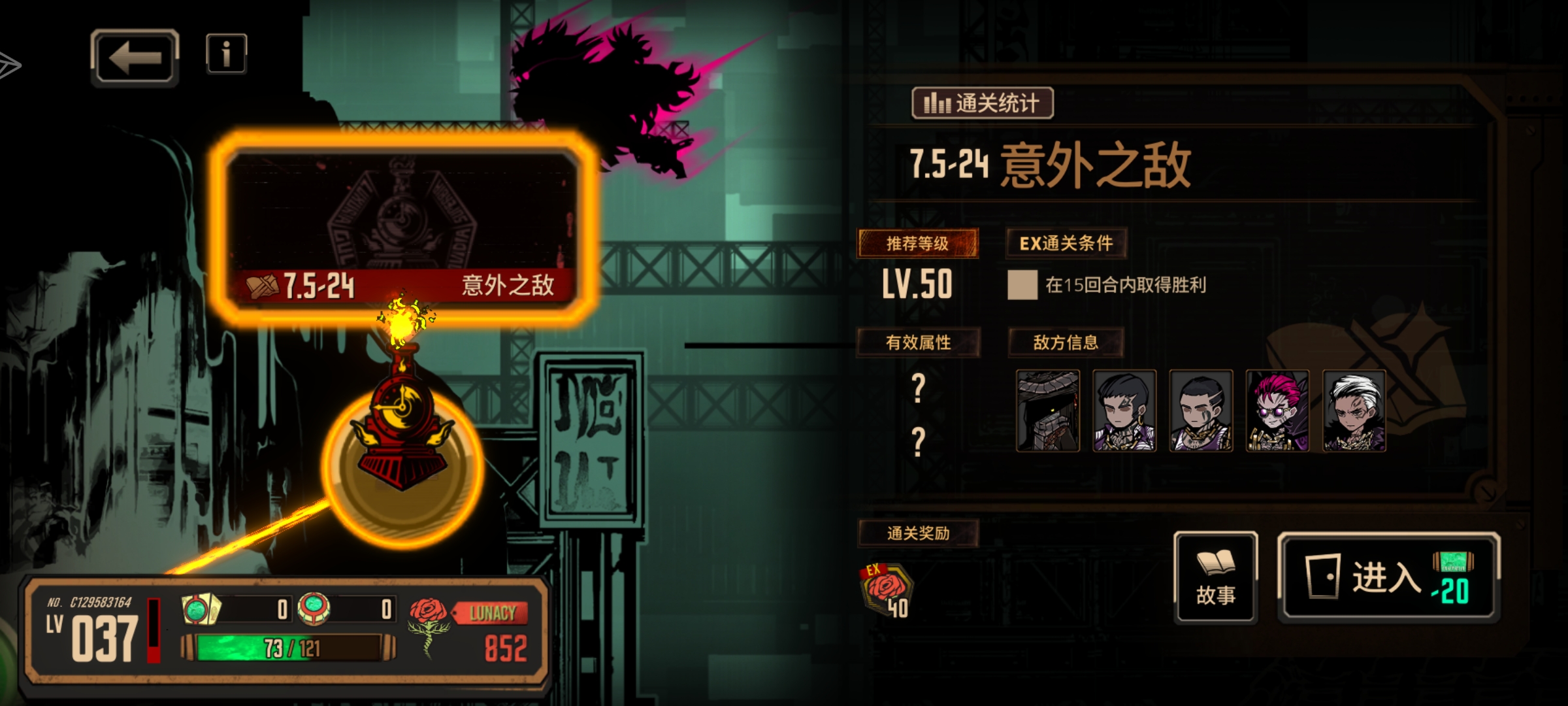Expand the 有效属性 section header

coord(918,343)
